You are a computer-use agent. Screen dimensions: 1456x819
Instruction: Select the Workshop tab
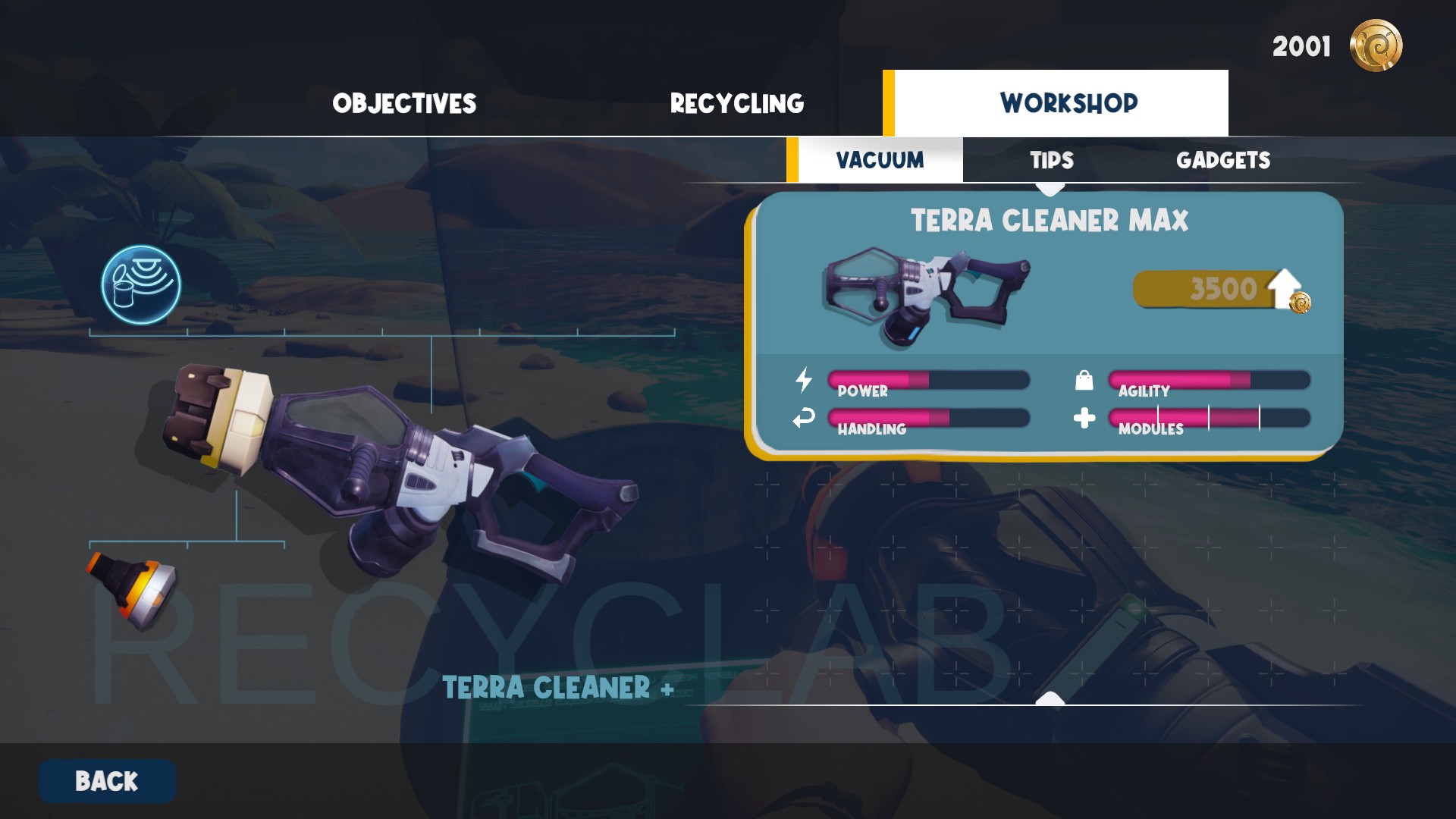point(1068,103)
